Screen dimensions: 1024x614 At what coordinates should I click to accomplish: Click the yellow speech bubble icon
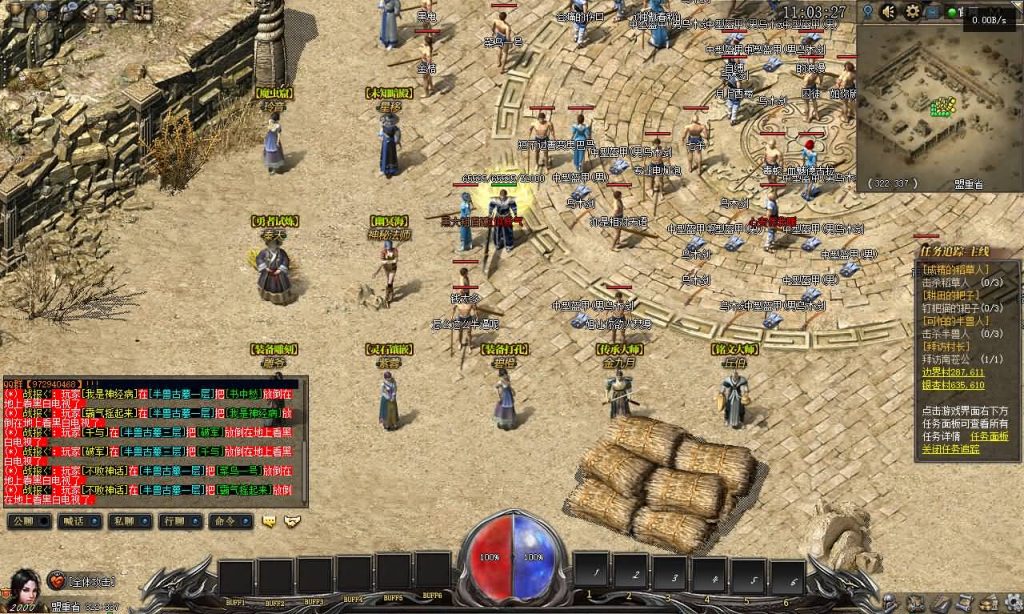point(269,521)
